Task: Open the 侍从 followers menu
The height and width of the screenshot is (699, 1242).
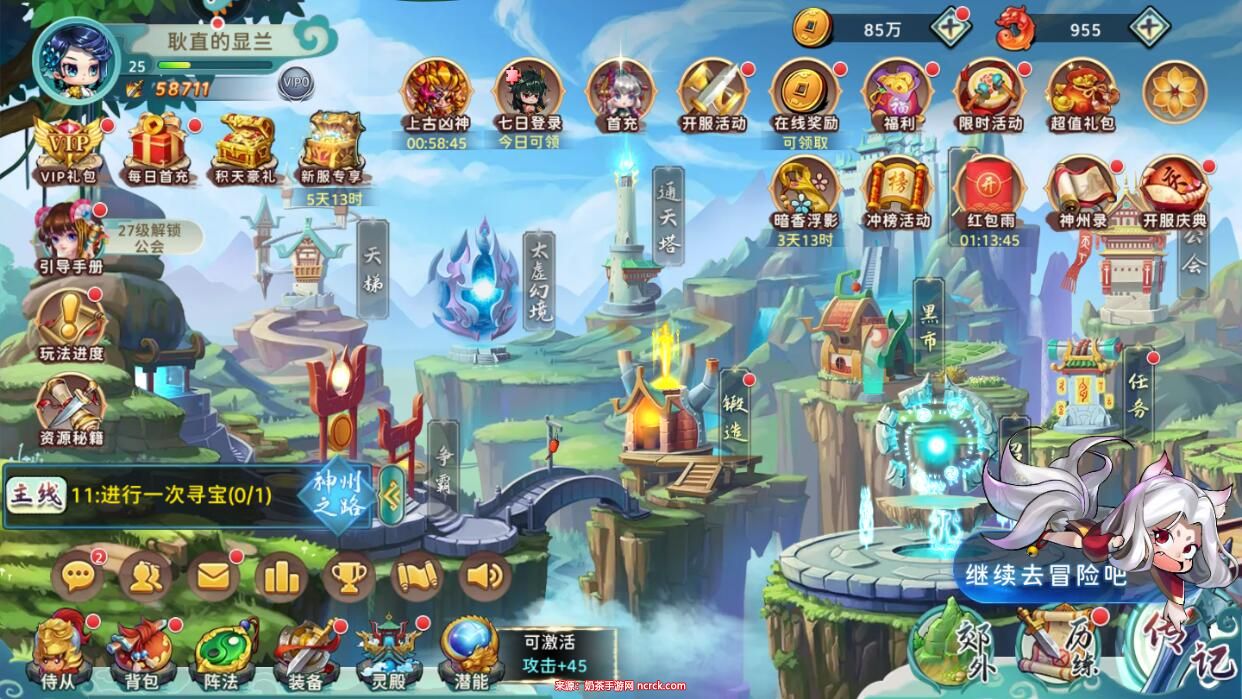Action: [58, 650]
